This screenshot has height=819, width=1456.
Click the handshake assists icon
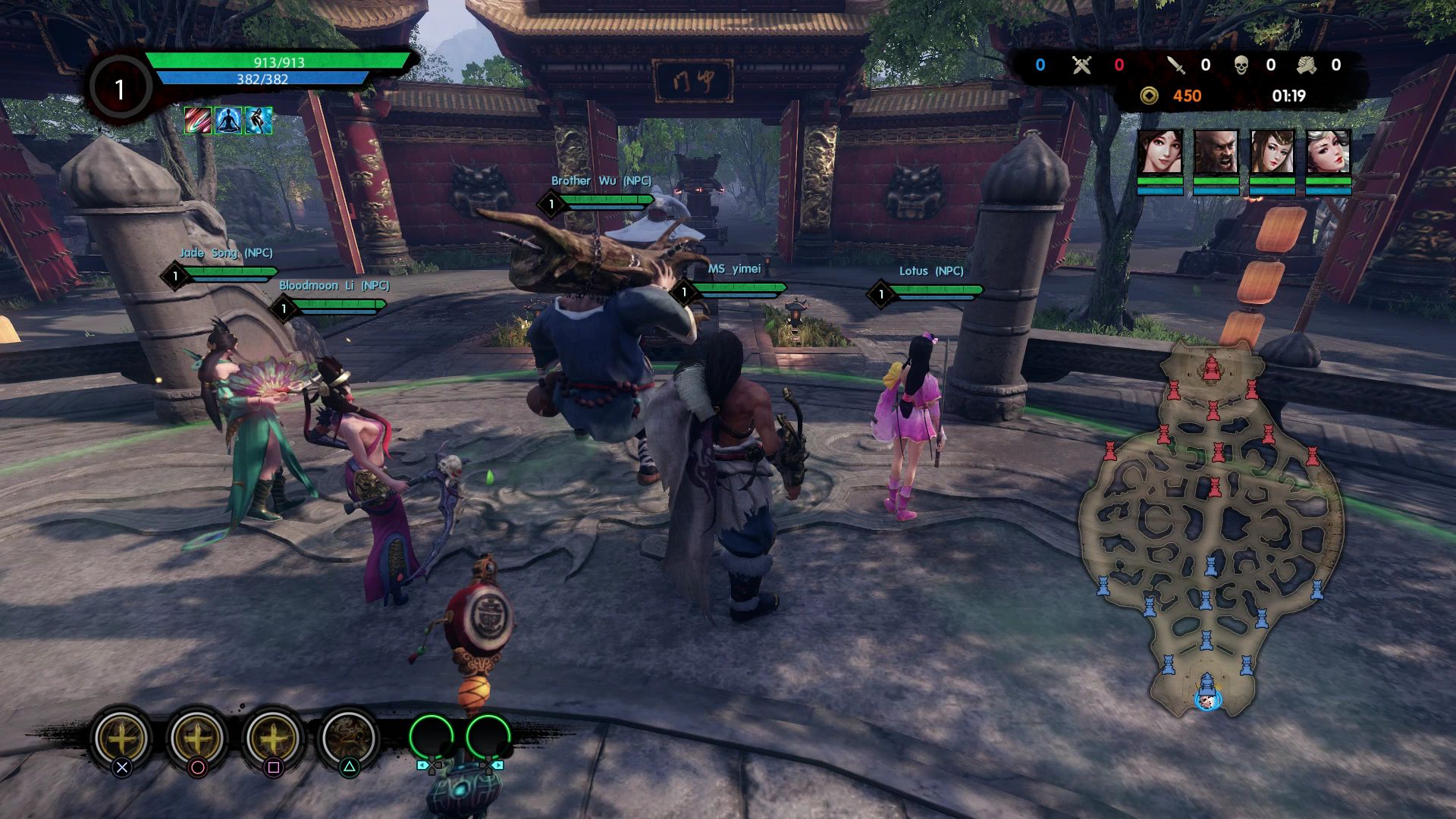pyautogui.click(x=1306, y=65)
